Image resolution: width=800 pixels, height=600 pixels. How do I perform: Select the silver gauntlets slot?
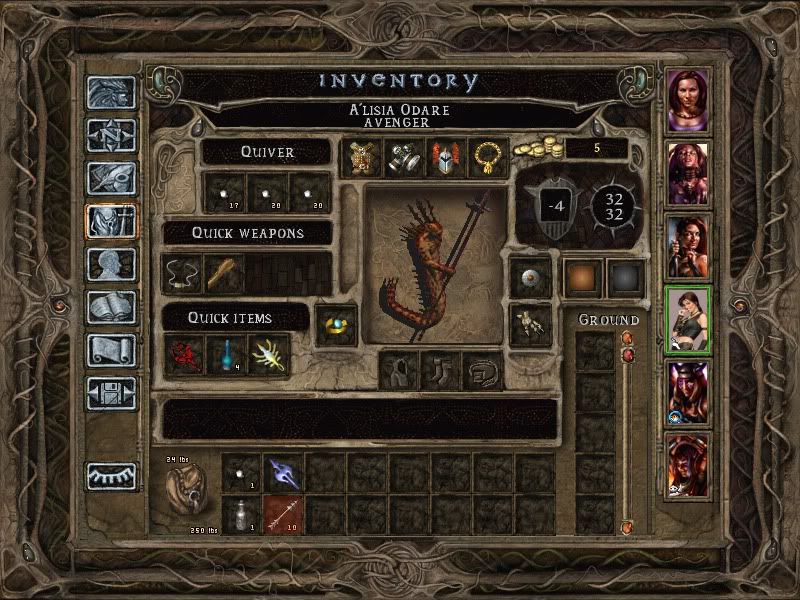coord(403,158)
